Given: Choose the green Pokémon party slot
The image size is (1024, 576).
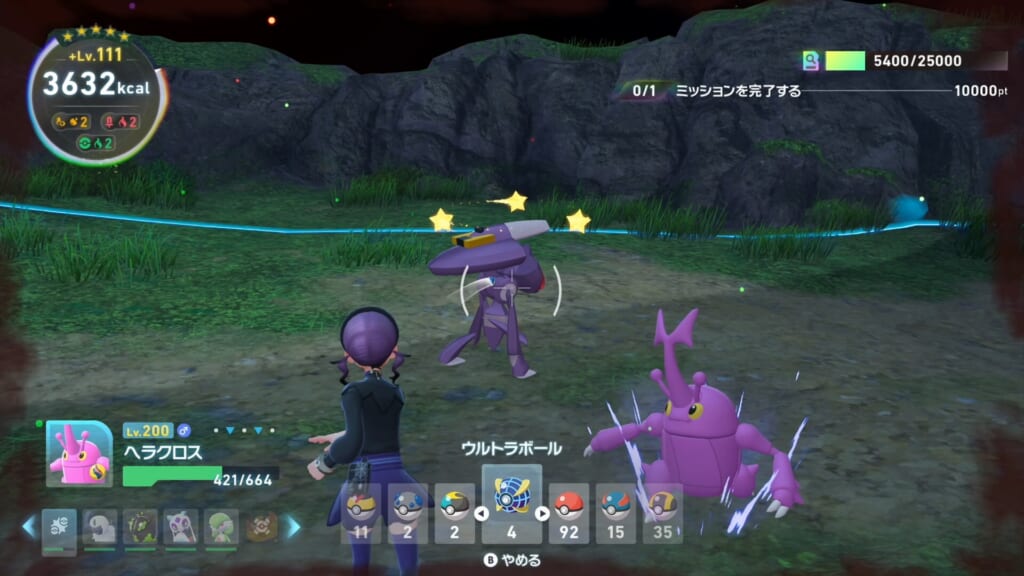Looking at the screenshot, I should coord(221,526).
